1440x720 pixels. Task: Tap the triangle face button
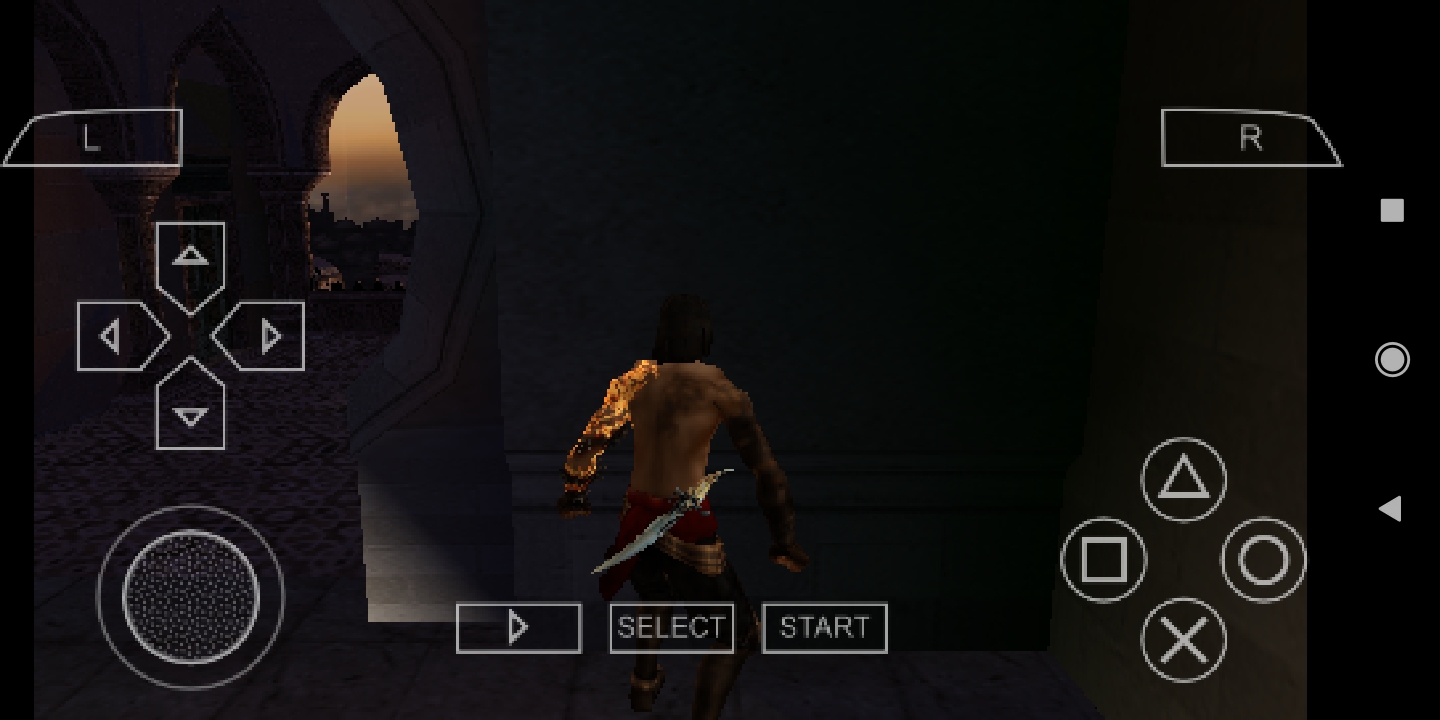[x=1183, y=480]
